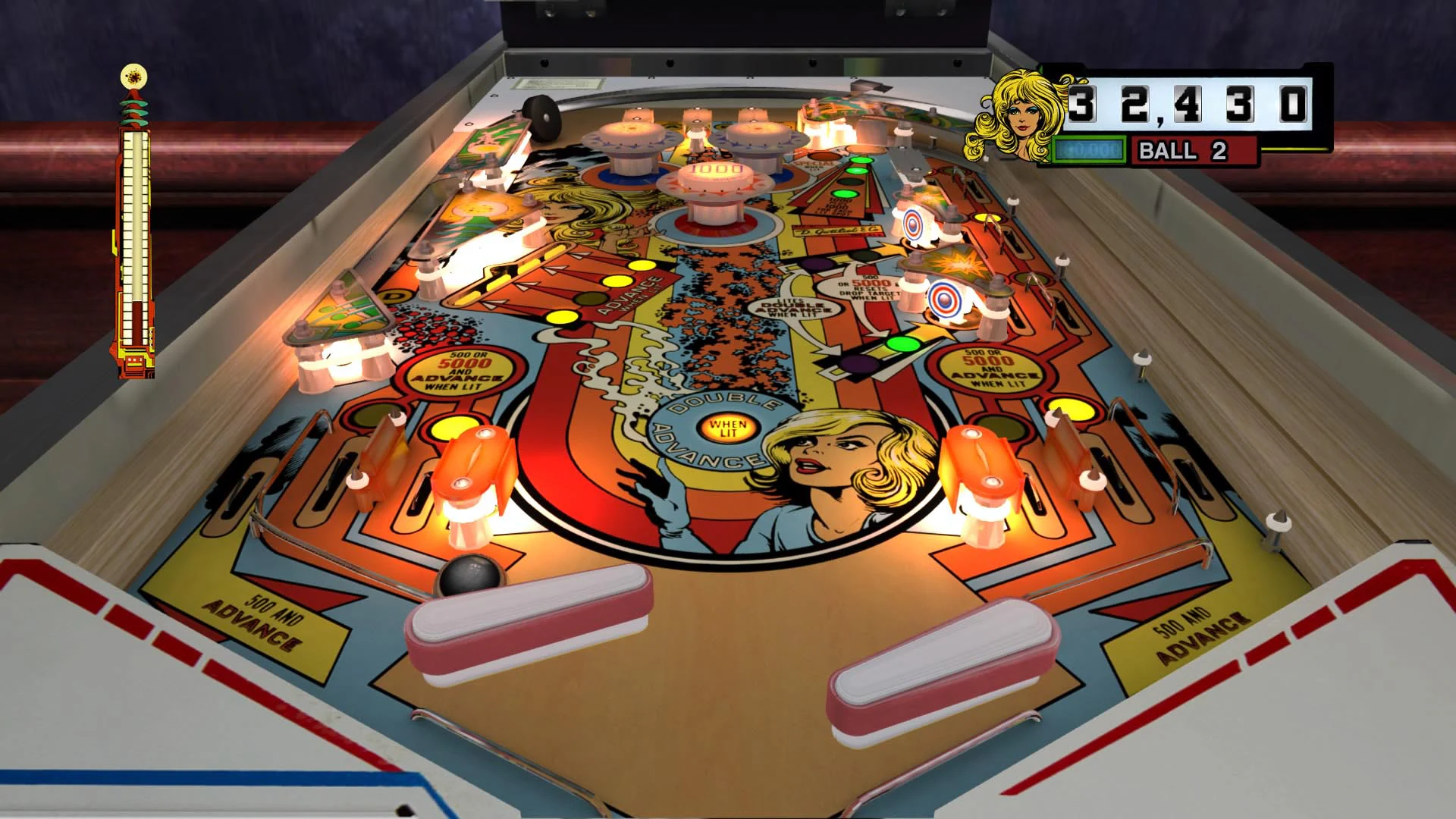Viewport: 1456px width, 819px height.
Task: Click the upper bullseye target
Action: [x=912, y=224]
